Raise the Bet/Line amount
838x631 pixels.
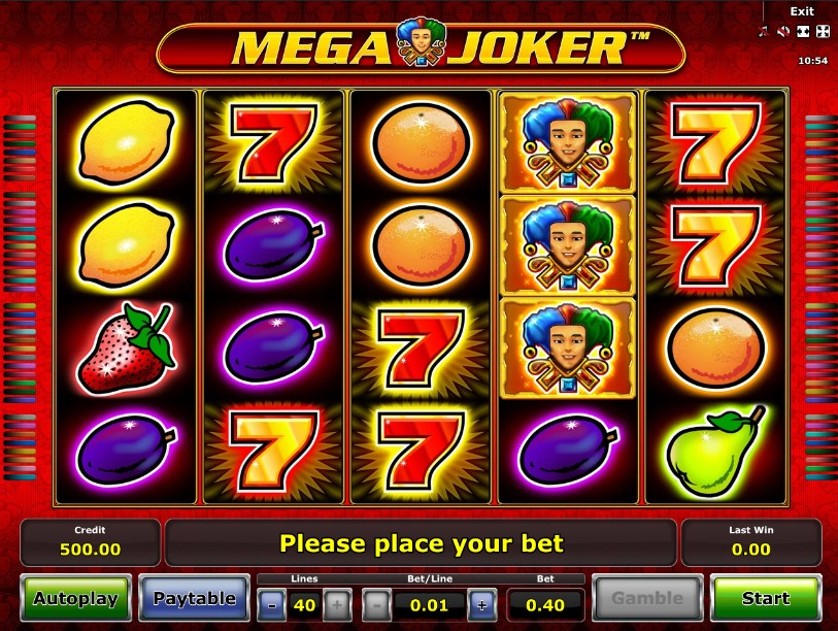(482, 604)
